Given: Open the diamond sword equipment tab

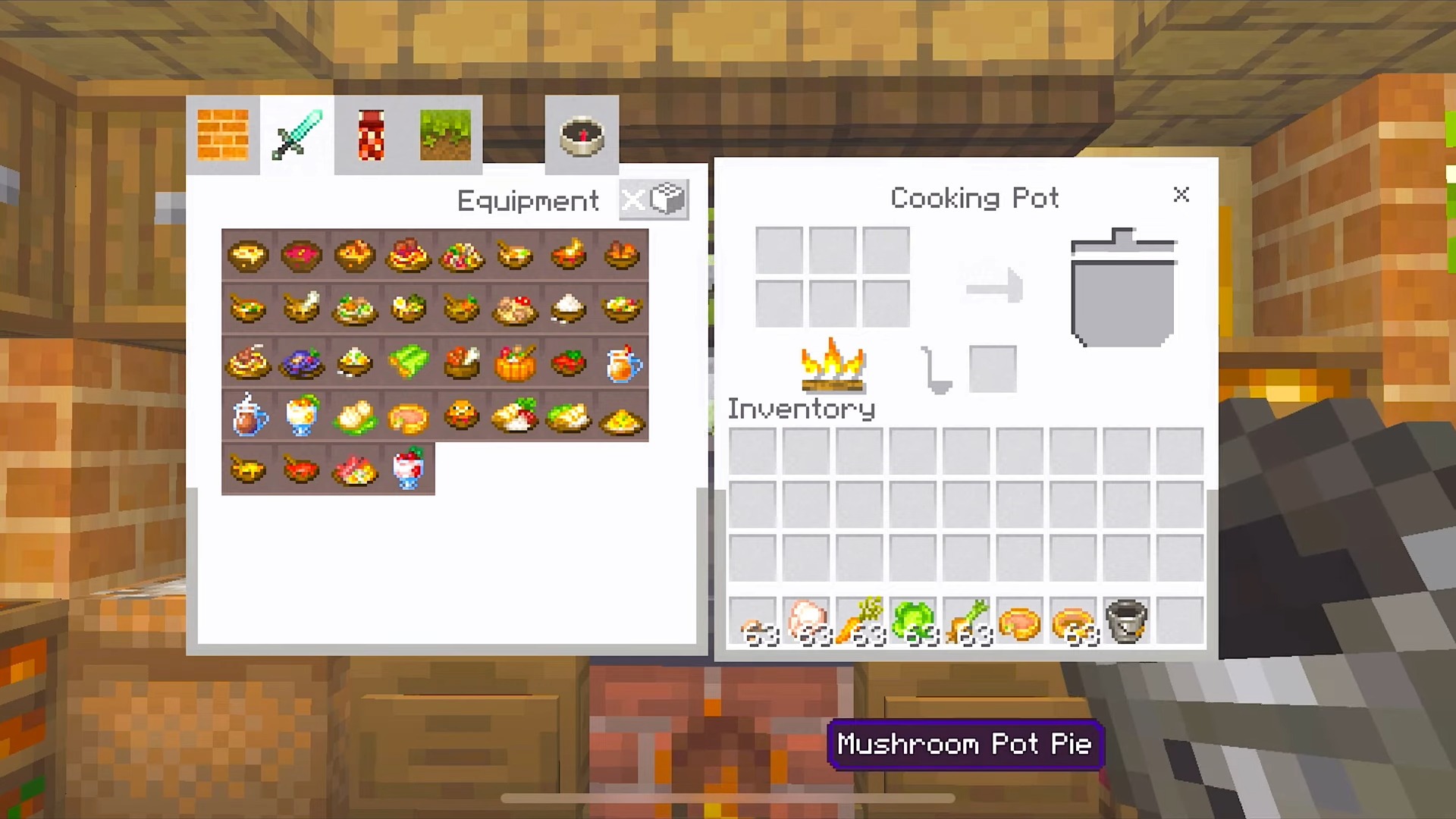Looking at the screenshot, I should (x=297, y=135).
